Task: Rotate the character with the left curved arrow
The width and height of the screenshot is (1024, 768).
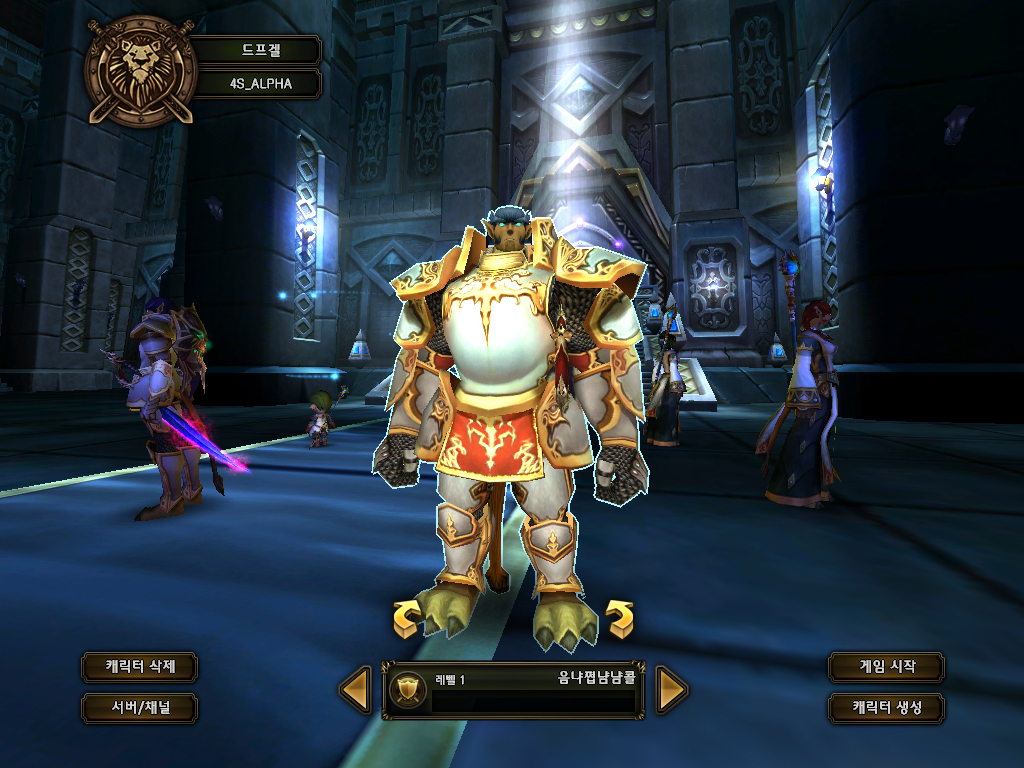Action: 406,619
